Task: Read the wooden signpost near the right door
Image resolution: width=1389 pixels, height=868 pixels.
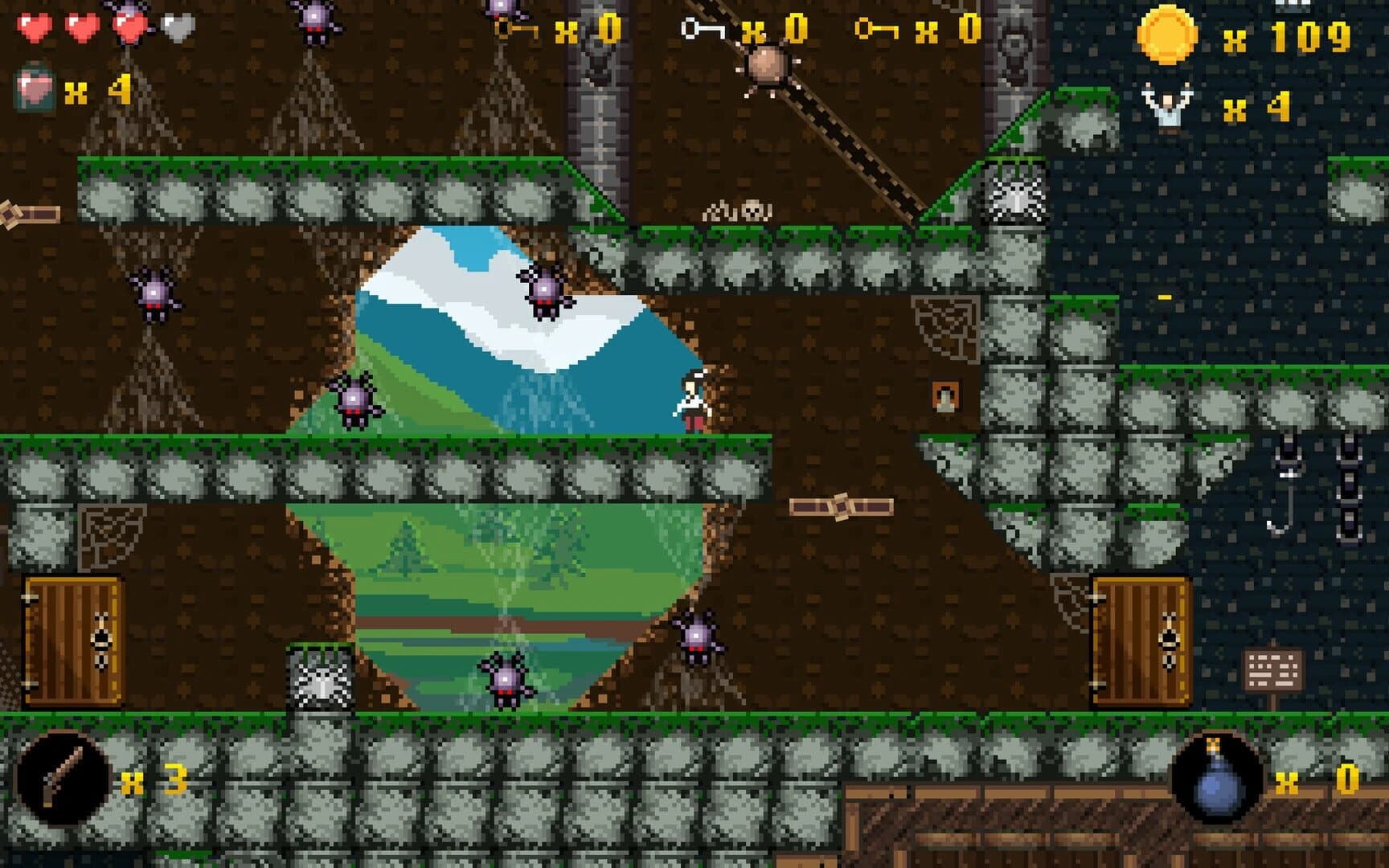Action: tap(1274, 667)
